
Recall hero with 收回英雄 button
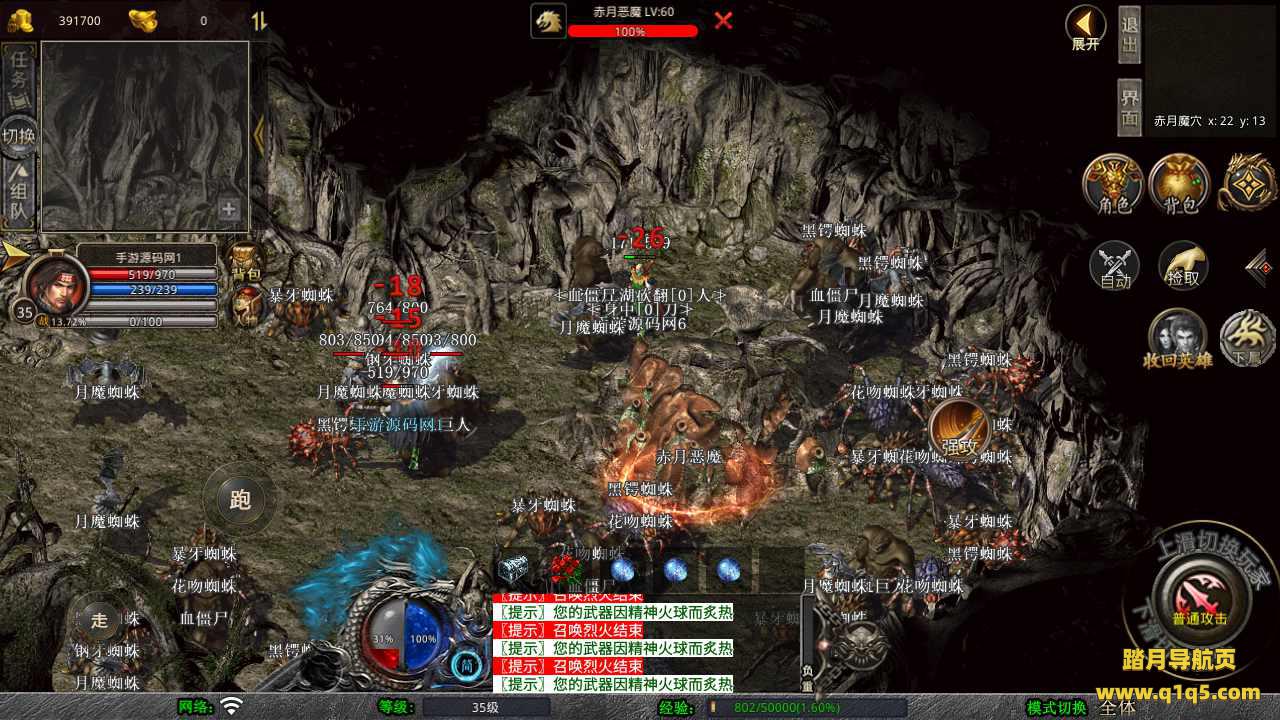[x=1176, y=338]
